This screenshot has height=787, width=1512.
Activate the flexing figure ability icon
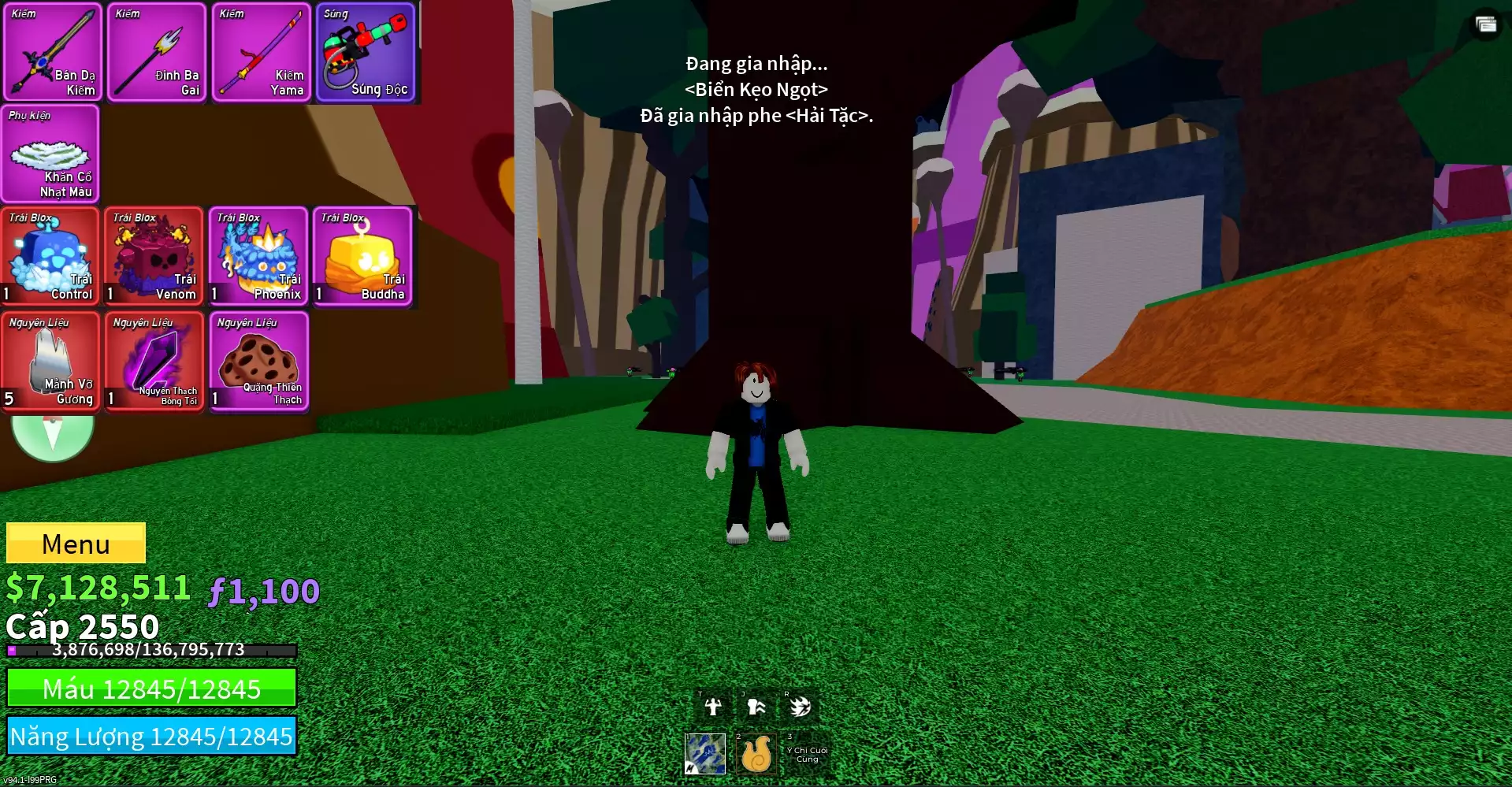tap(713, 707)
